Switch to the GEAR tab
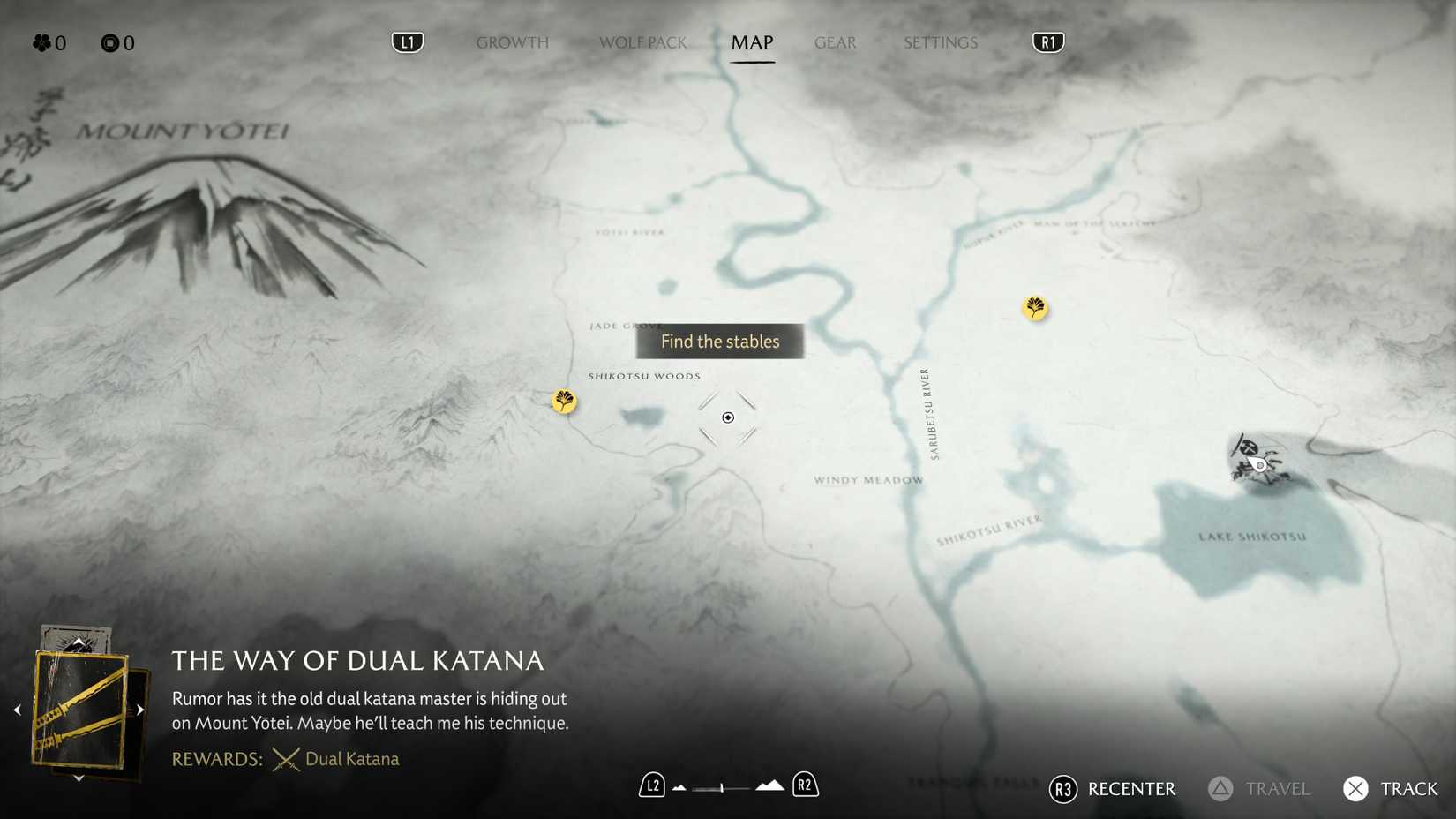Viewport: 1456px width, 819px height. tap(834, 41)
